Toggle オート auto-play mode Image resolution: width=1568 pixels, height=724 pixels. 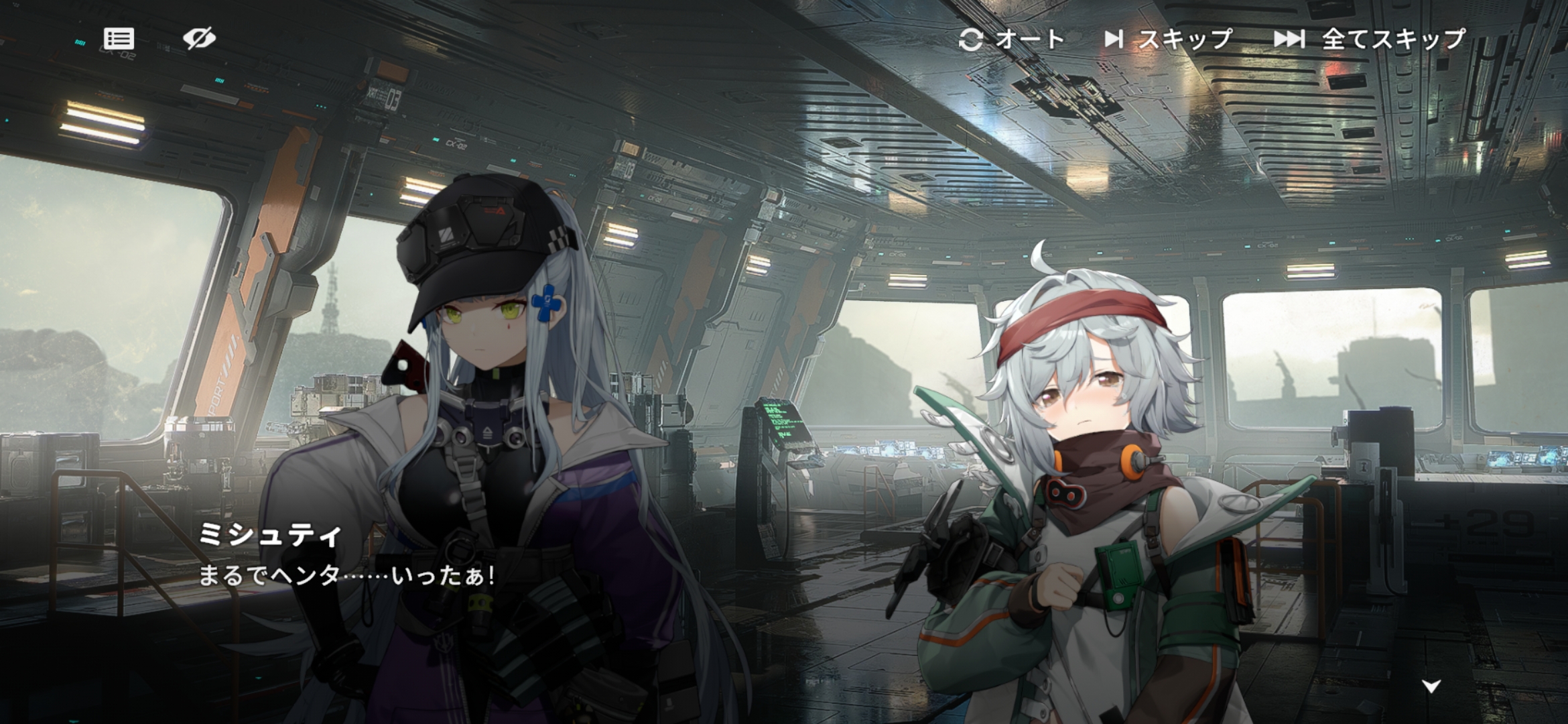[1012, 40]
